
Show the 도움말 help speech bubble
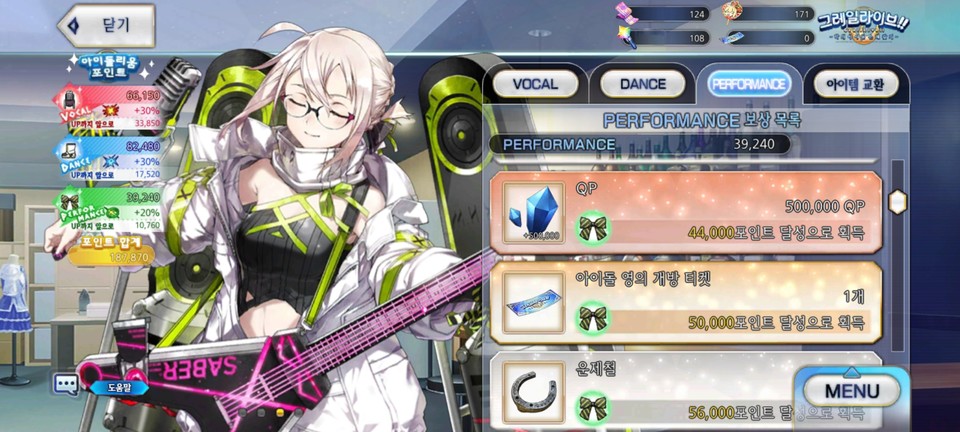click(68, 383)
